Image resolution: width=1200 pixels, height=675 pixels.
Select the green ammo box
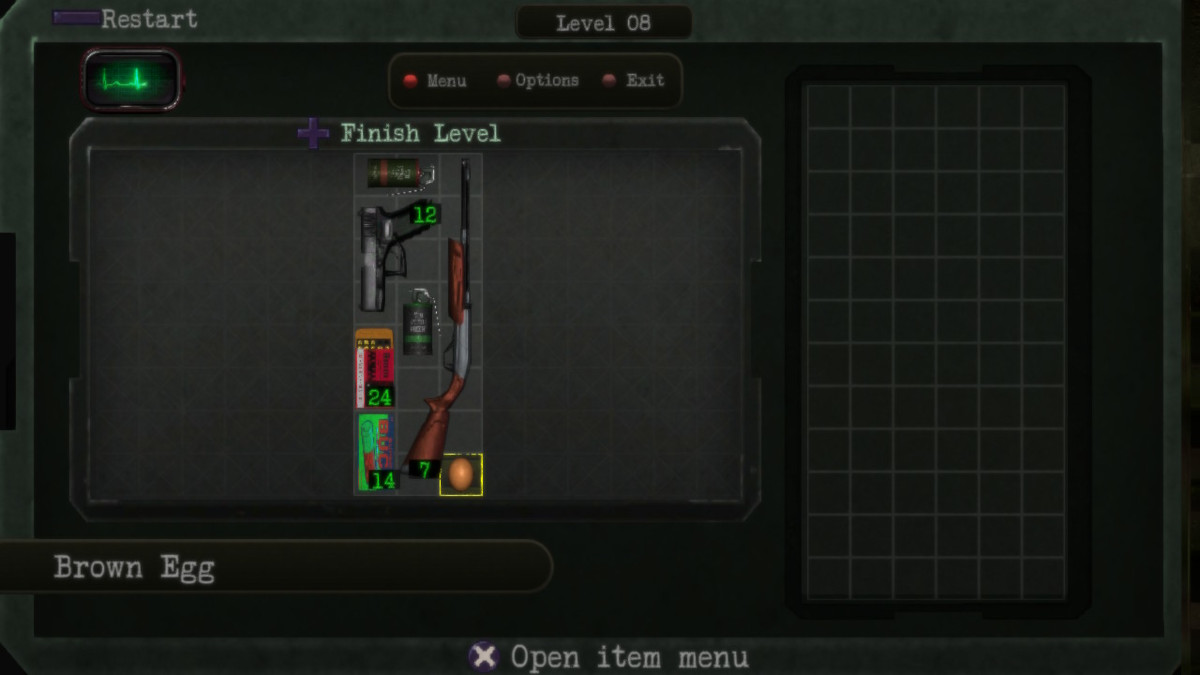coord(375,451)
